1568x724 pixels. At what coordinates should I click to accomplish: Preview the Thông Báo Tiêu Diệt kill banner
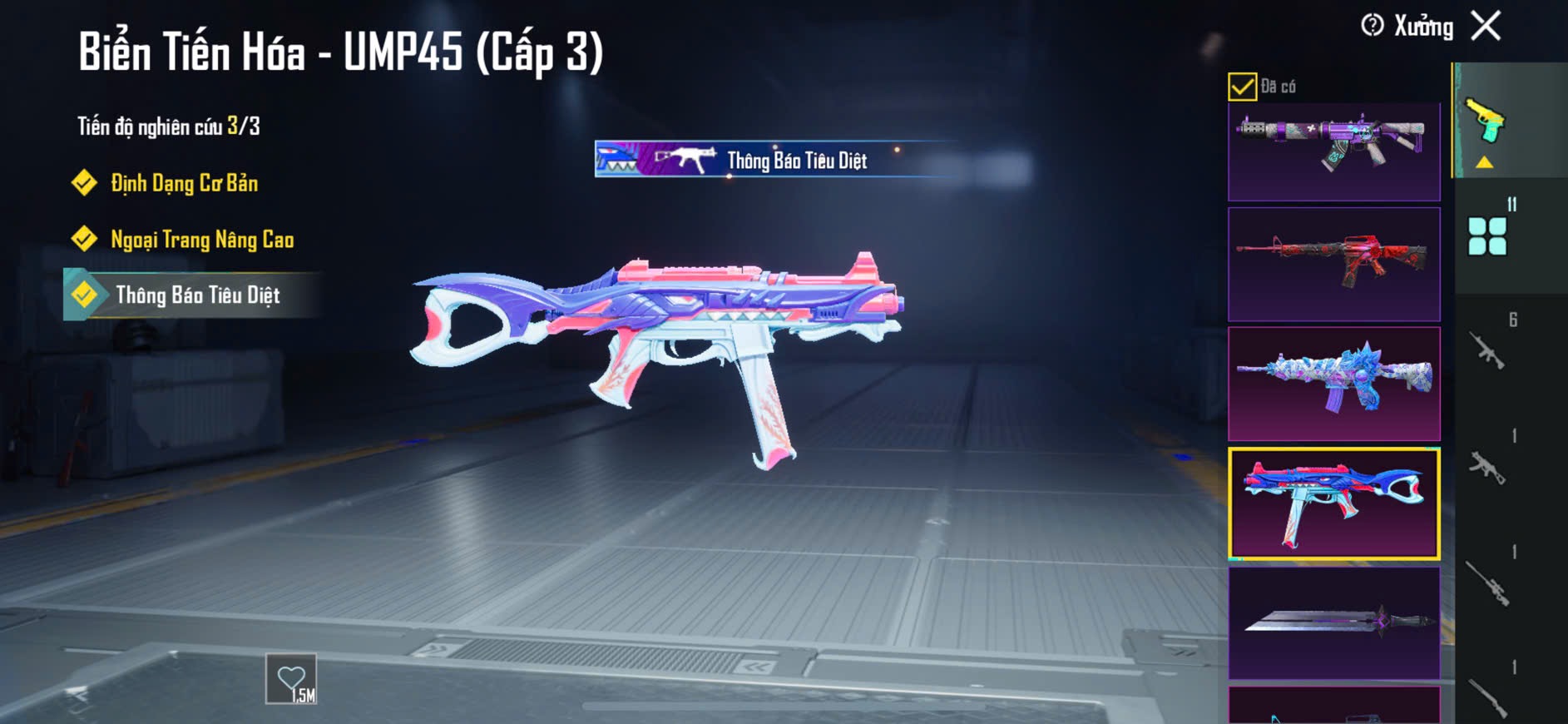774,159
